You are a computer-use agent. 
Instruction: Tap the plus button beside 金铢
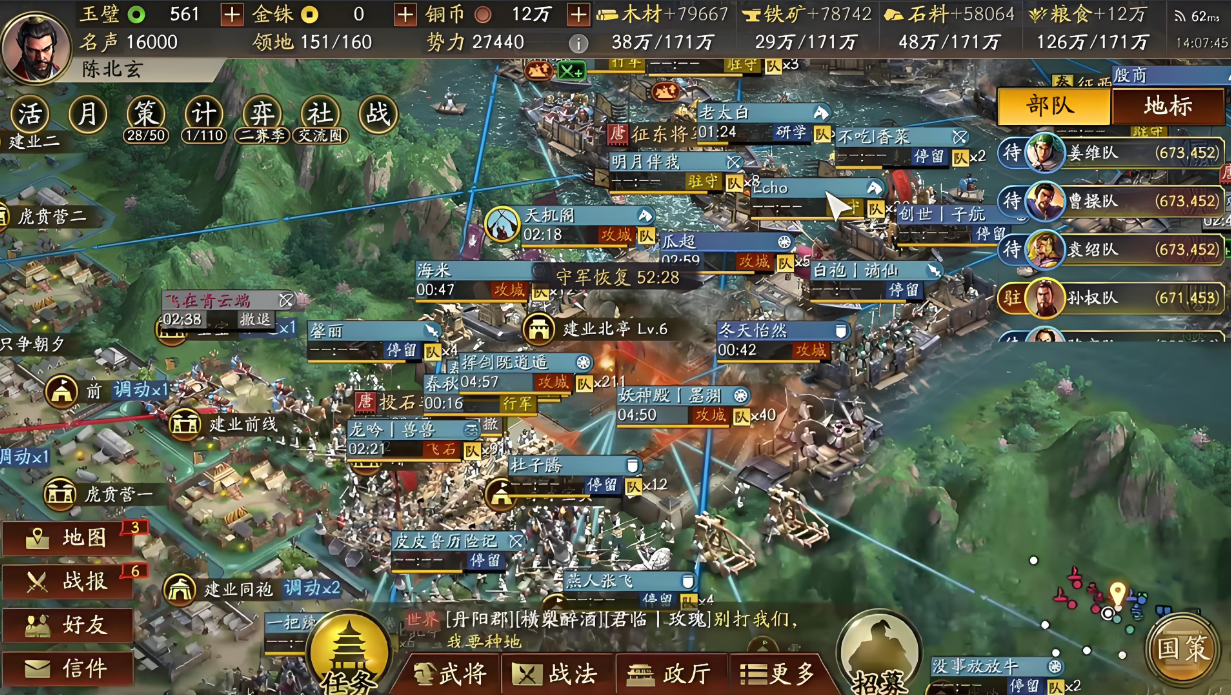coord(405,15)
